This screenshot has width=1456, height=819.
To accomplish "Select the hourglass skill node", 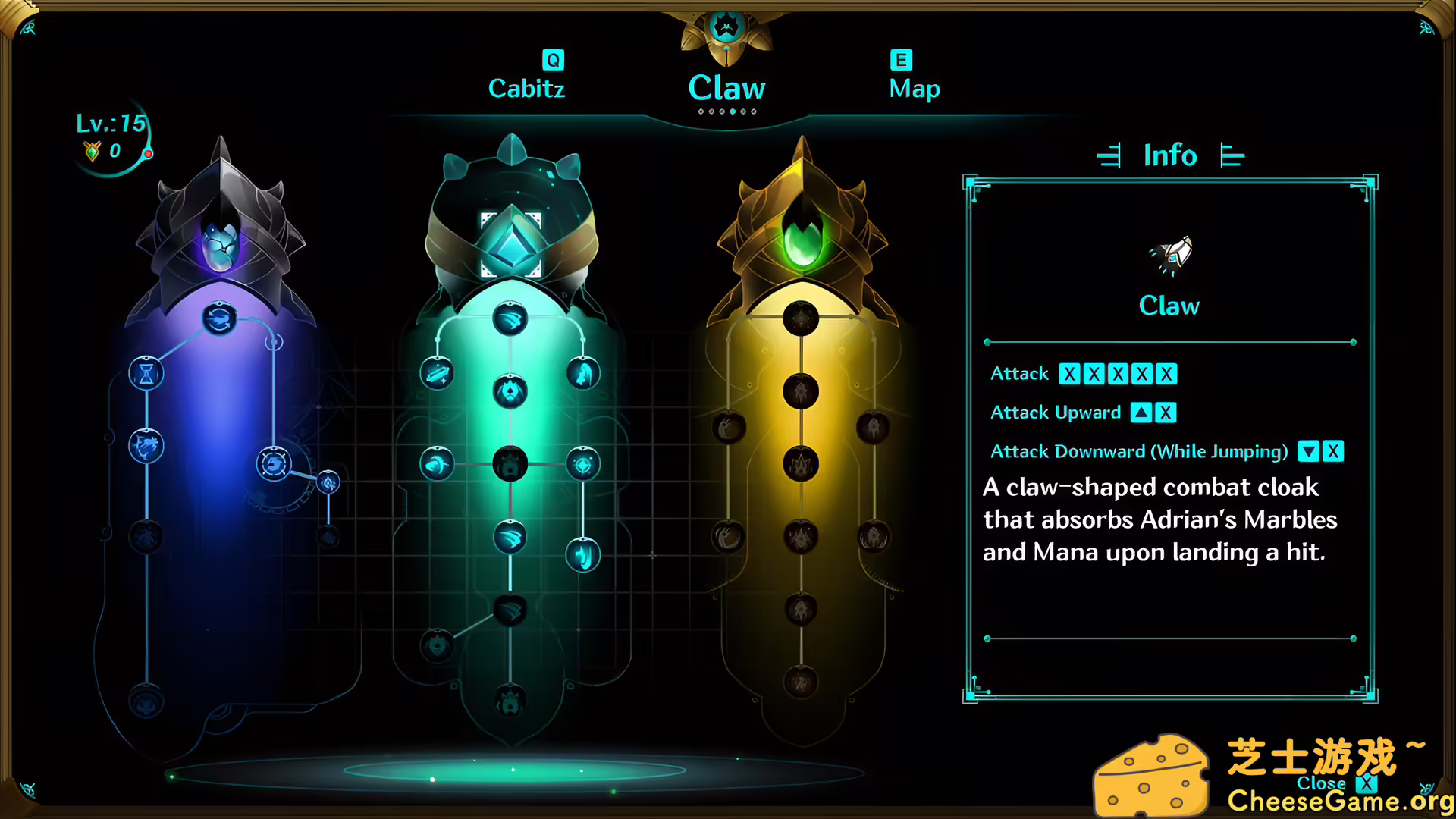I will pyautogui.click(x=146, y=373).
